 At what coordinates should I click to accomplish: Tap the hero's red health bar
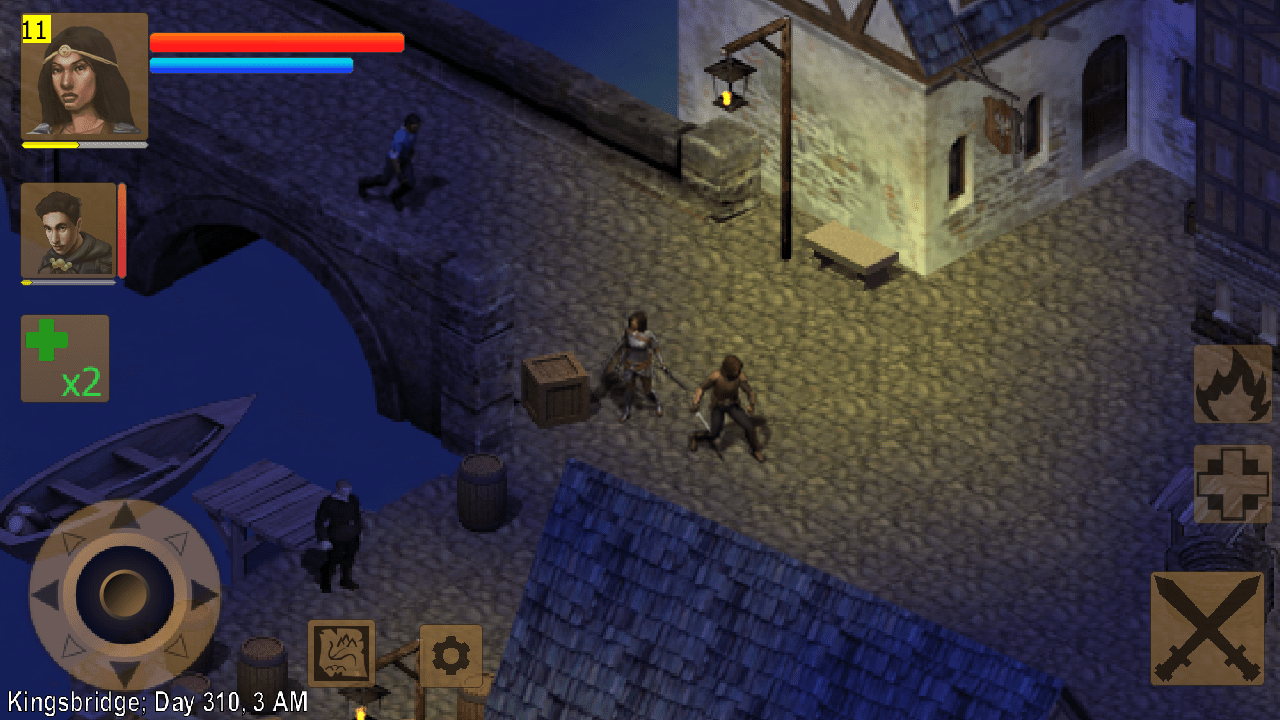(276, 43)
